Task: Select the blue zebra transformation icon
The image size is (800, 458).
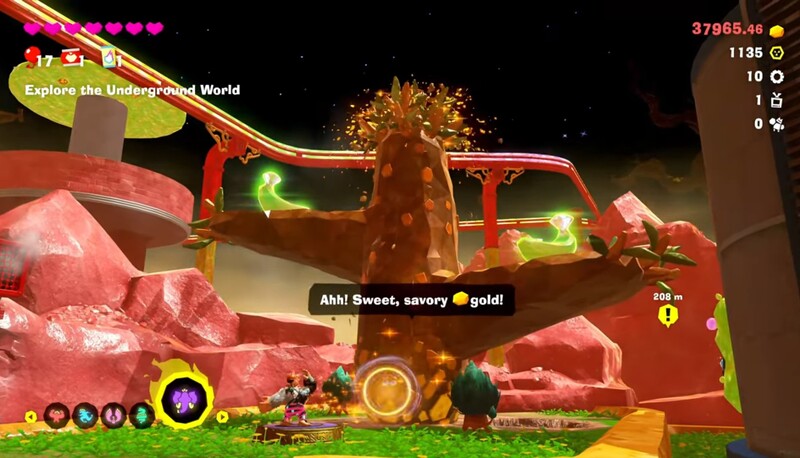Action: (86, 415)
